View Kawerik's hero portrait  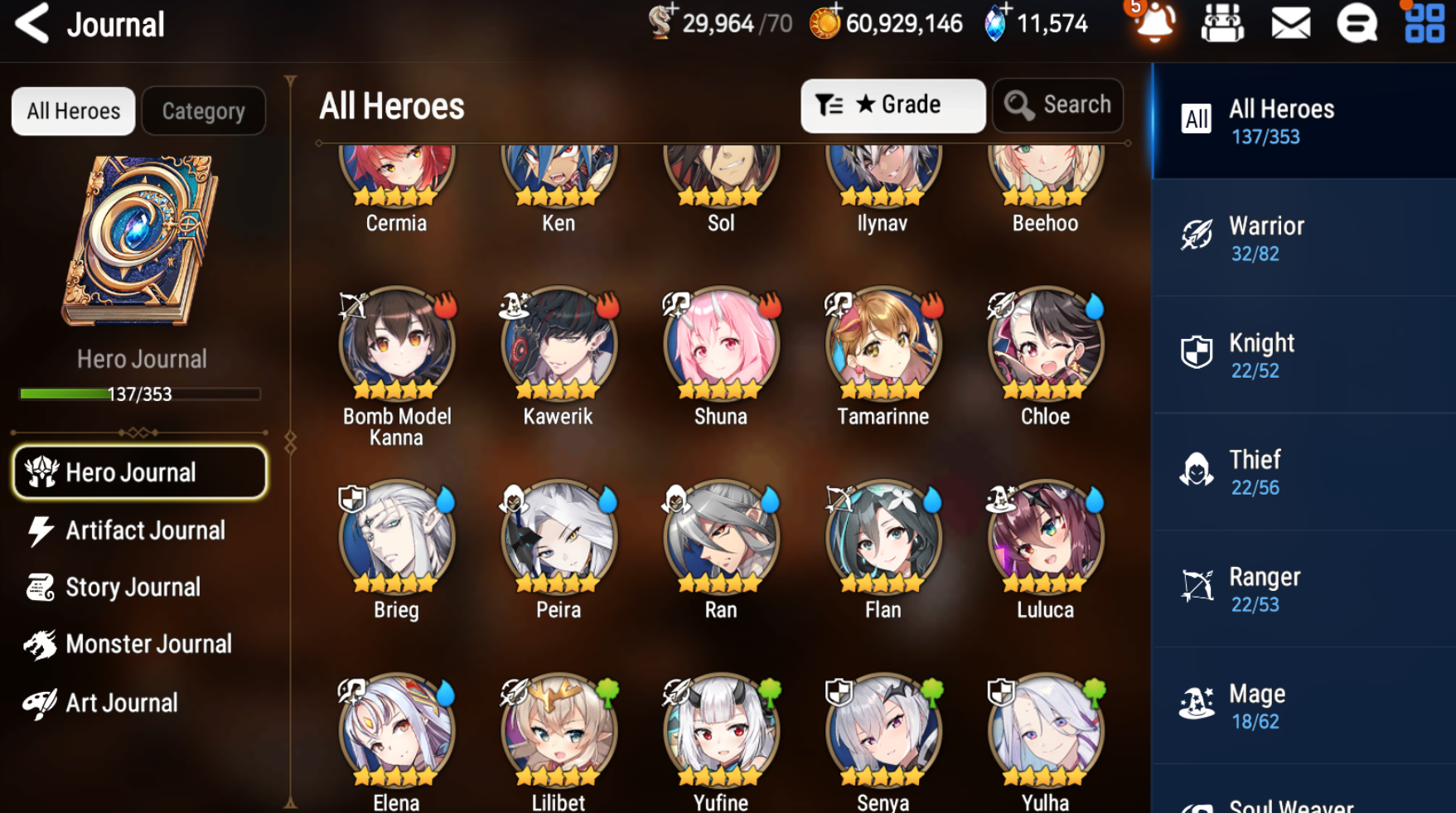(559, 345)
